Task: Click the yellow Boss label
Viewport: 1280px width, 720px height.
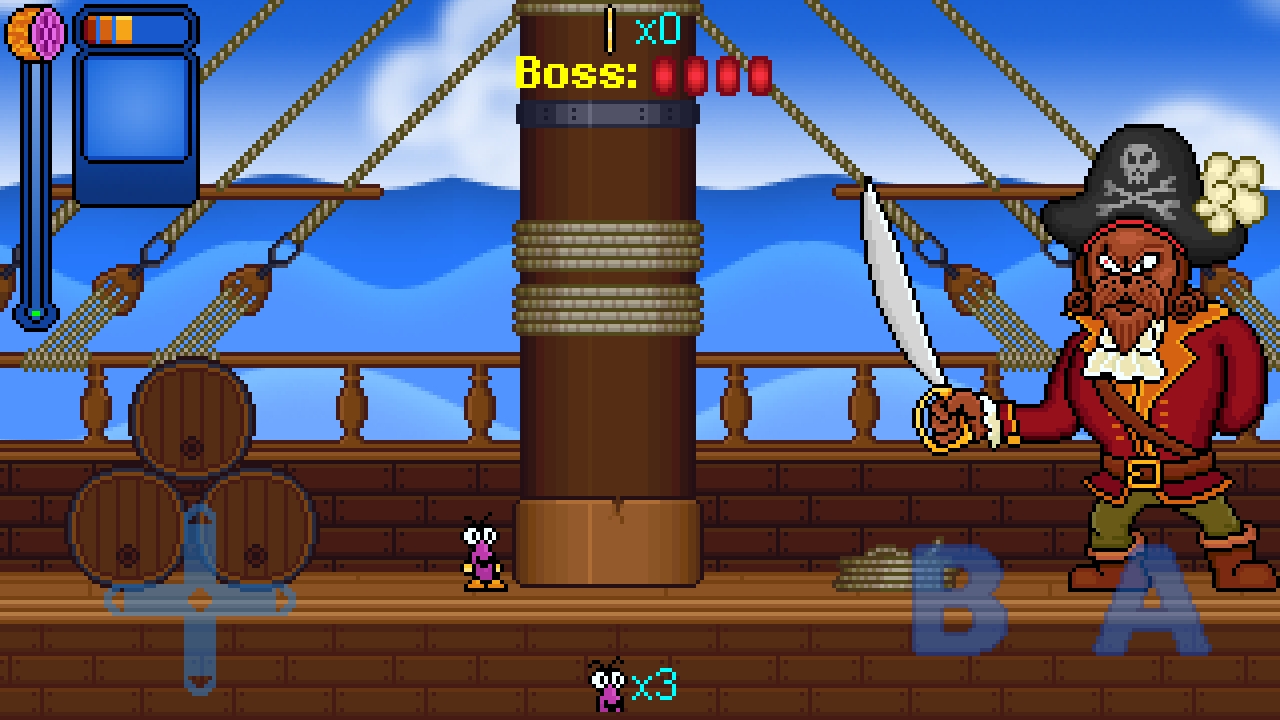Action: [x=575, y=74]
